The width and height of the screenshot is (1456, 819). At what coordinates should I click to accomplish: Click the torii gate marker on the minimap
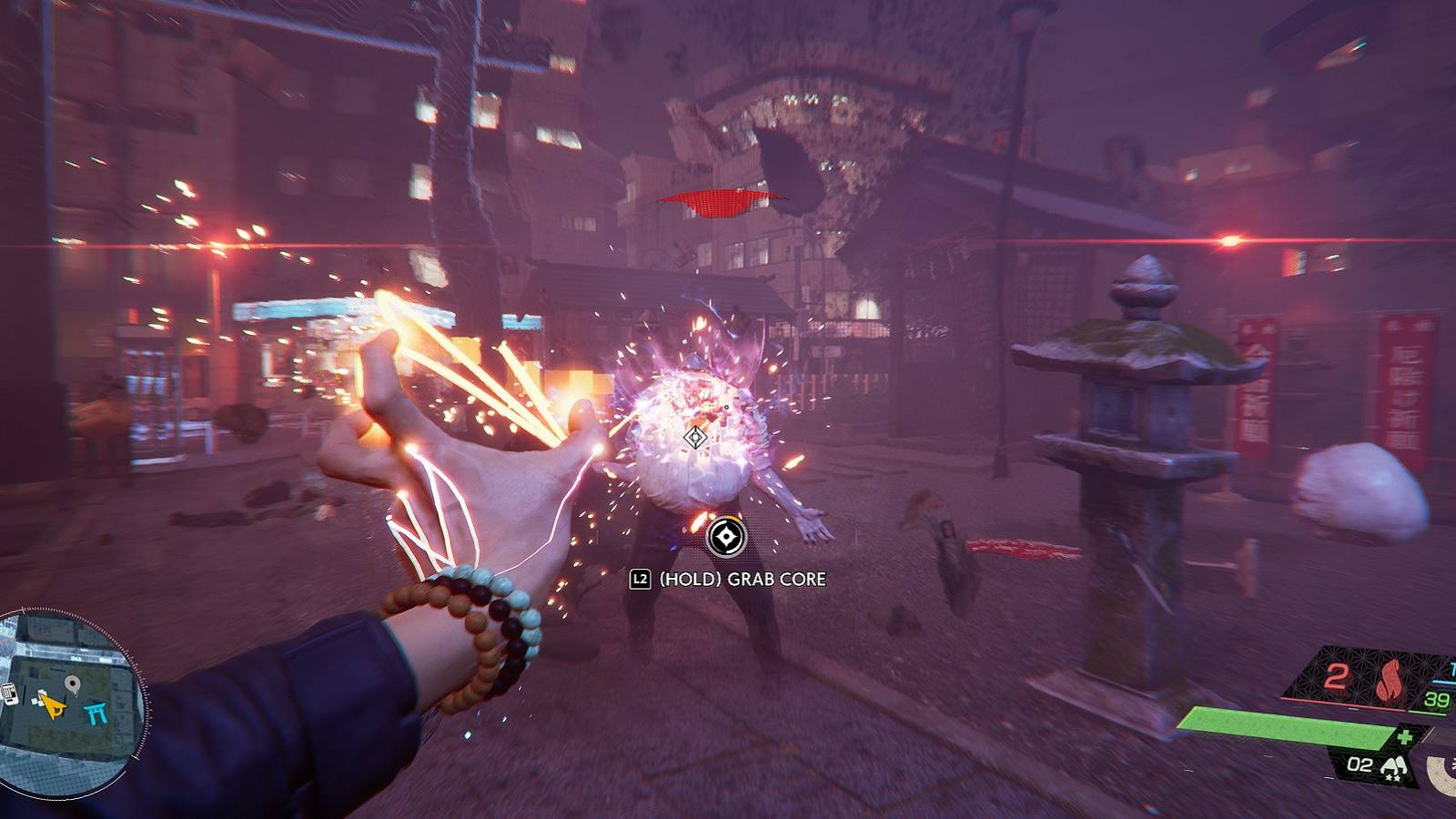(x=96, y=713)
